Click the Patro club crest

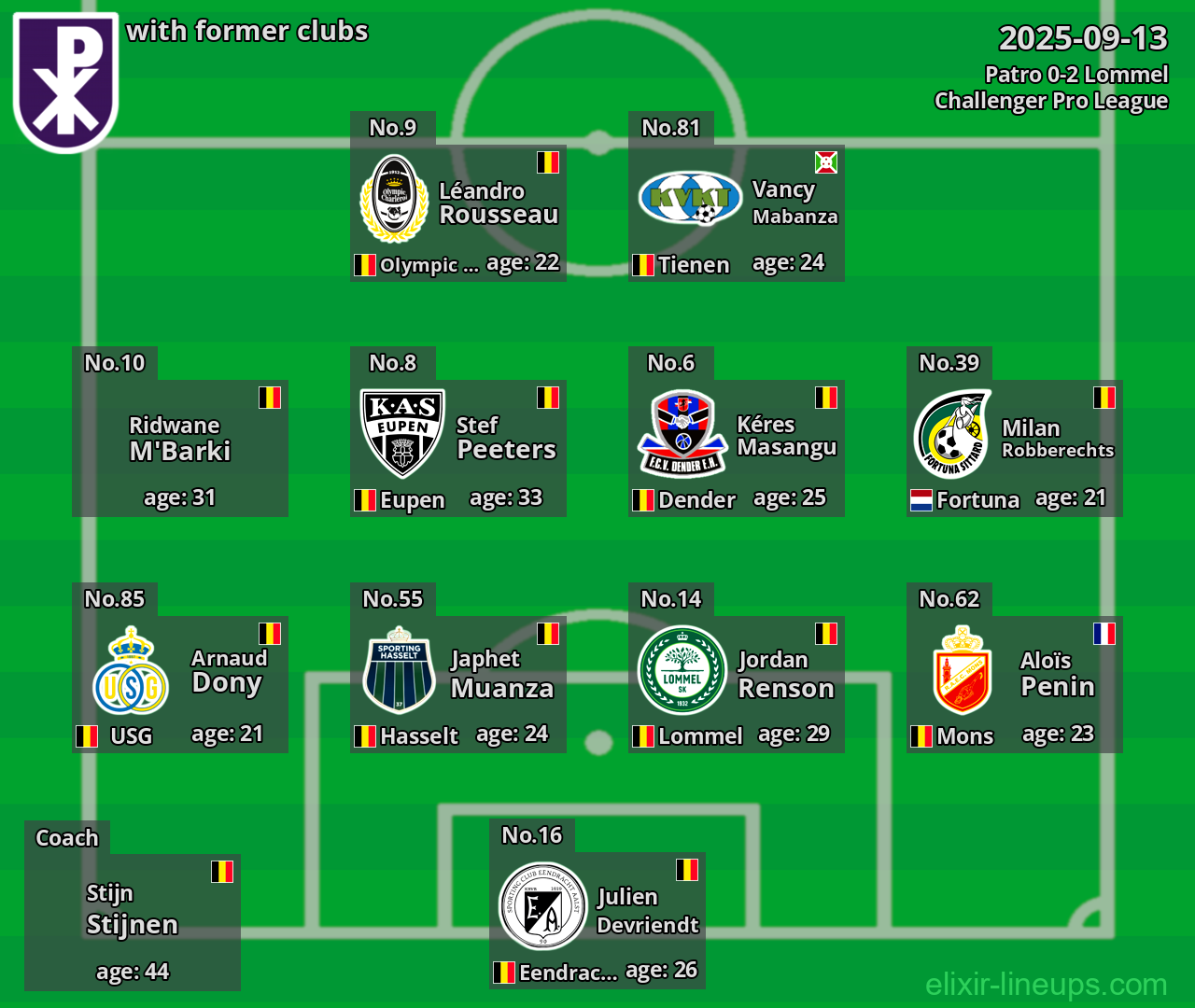click(65, 80)
